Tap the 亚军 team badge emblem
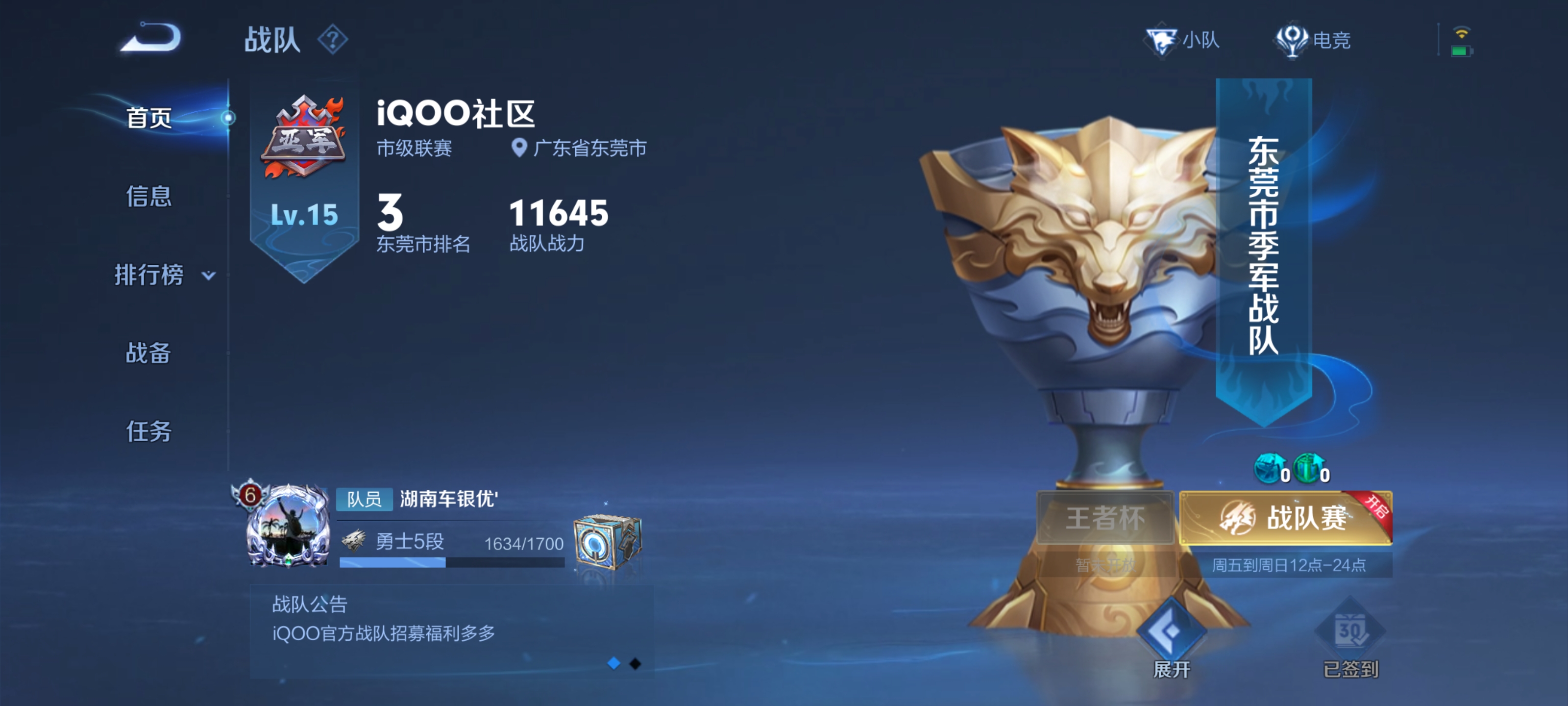Screen dimensions: 1568x706 click(x=304, y=136)
